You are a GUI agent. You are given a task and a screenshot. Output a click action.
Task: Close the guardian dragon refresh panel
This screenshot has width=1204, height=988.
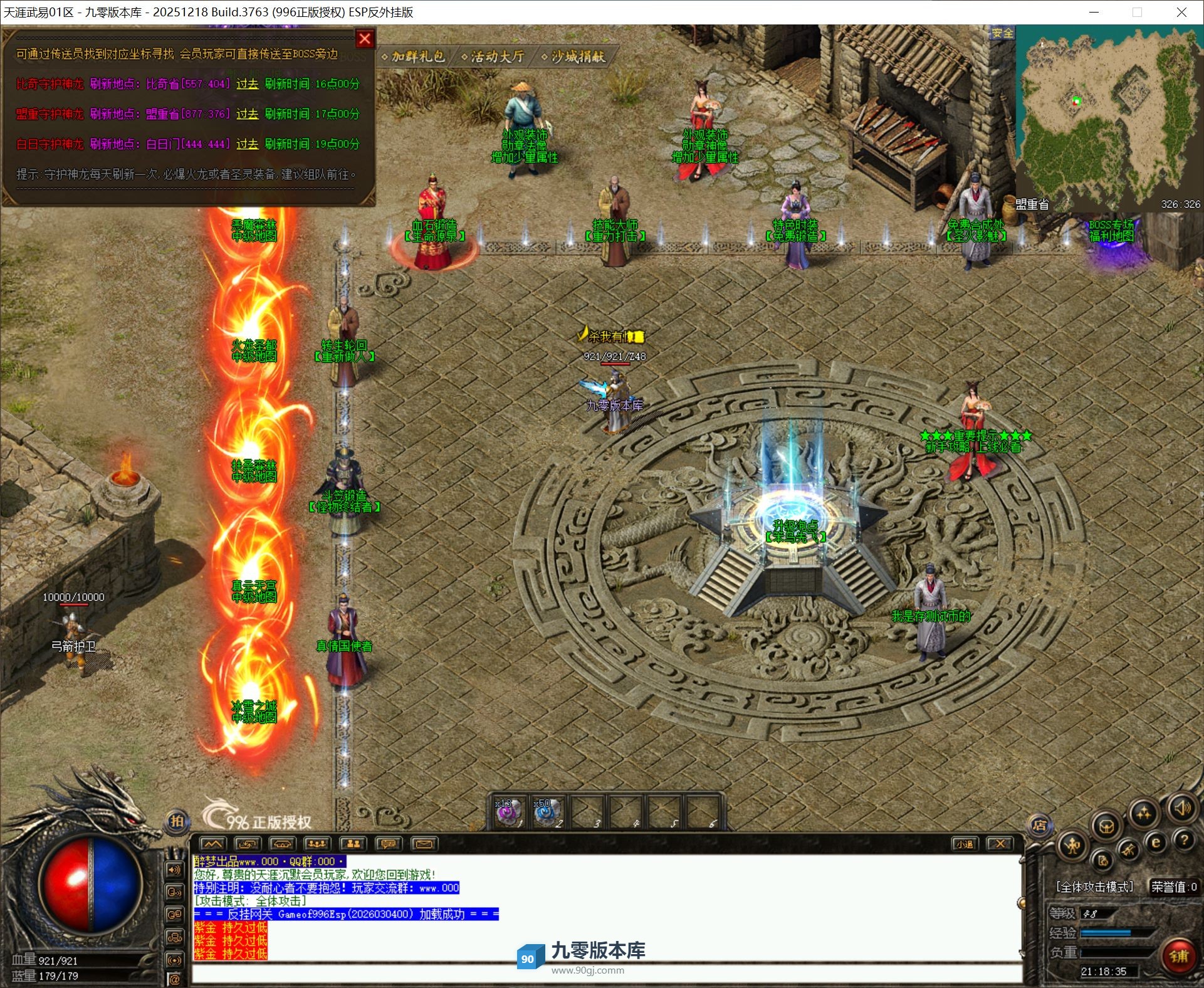(x=365, y=39)
